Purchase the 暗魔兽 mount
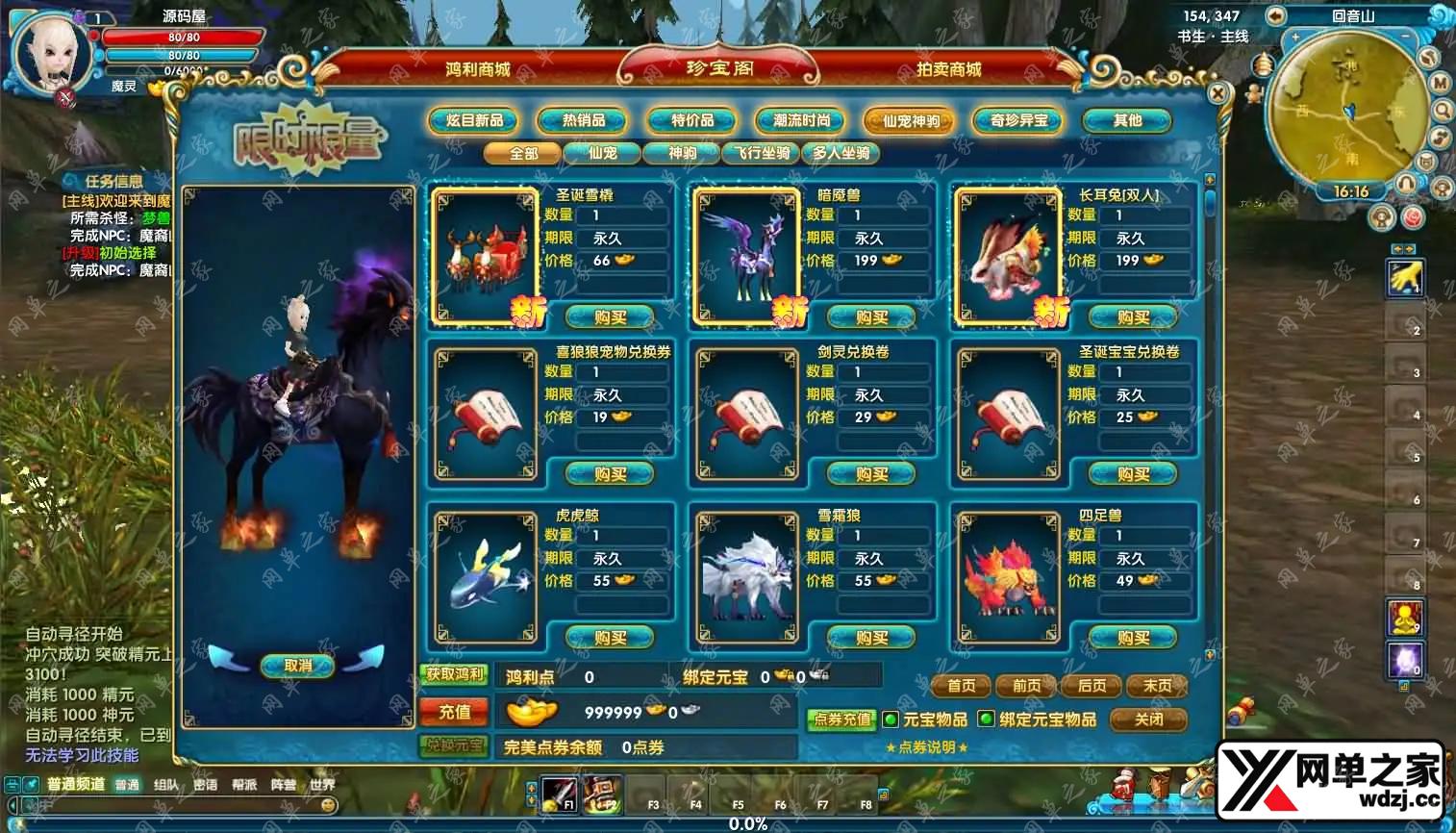Viewport: 1456px width, 833px height. click(x=871, y=317)
